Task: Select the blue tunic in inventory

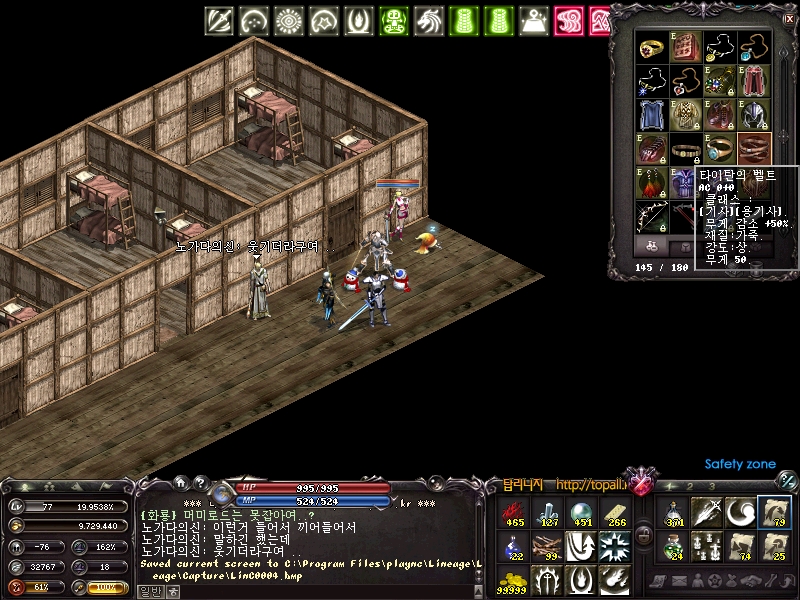Action: [x=654, y=114]
